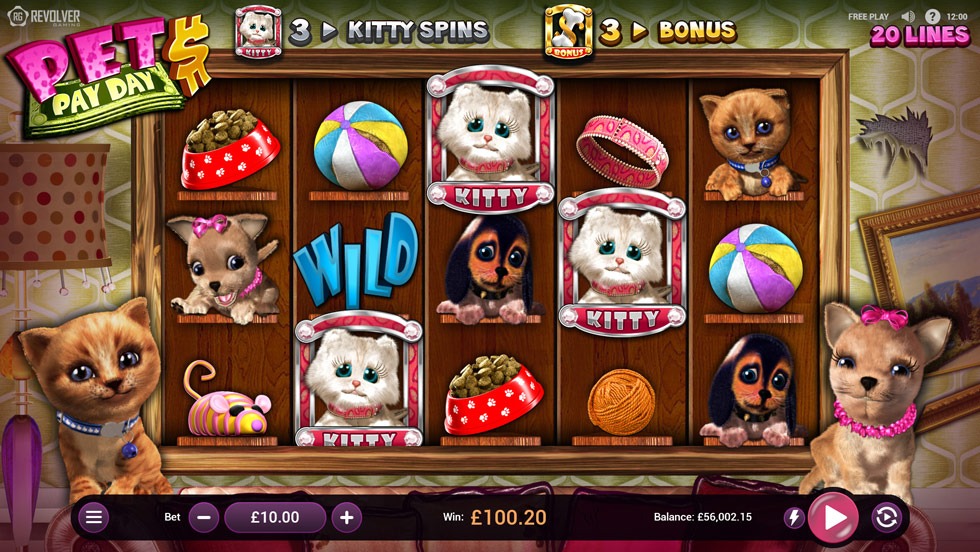Open the autoplay options
Image resolution: width=980 pixels, height=552 pixels.
[885, 517]
